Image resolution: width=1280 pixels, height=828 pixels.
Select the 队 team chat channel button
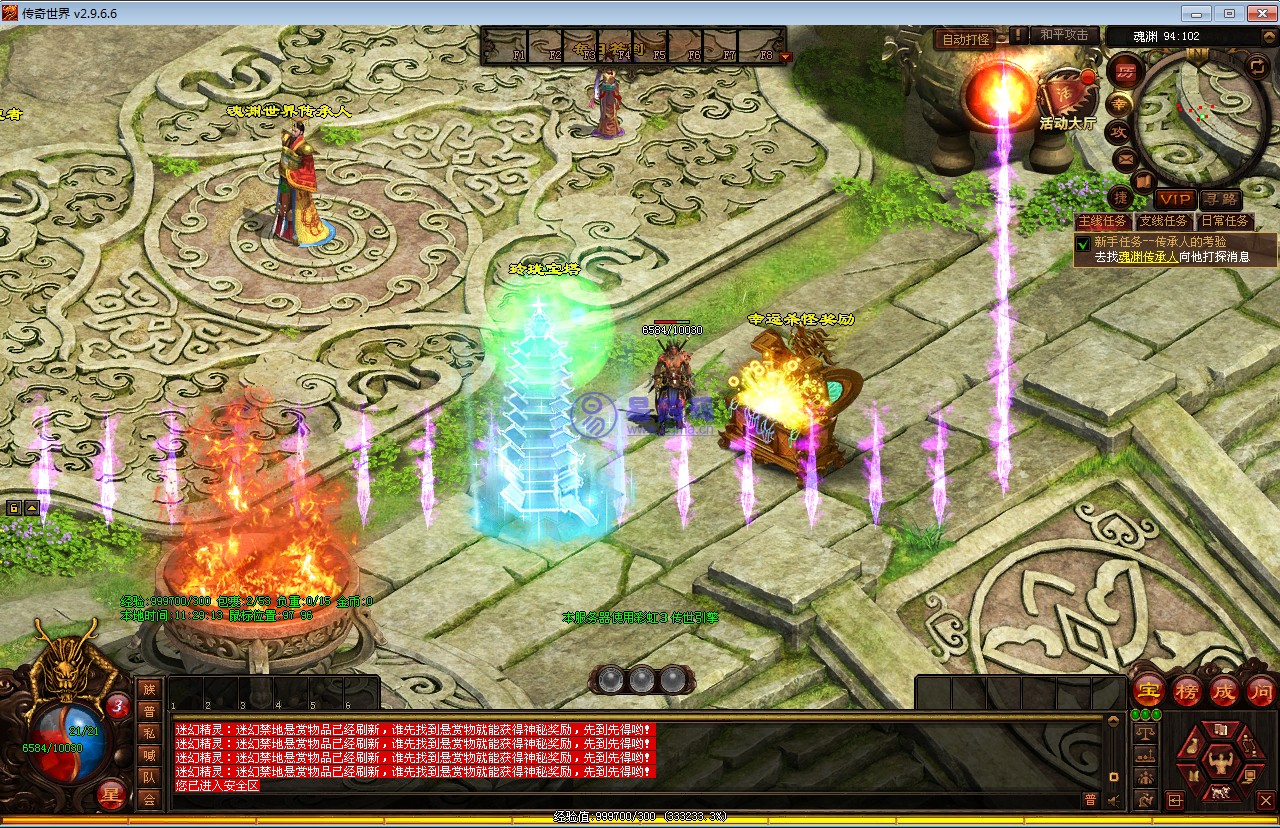pyautogui.click(x=149, y=777)
